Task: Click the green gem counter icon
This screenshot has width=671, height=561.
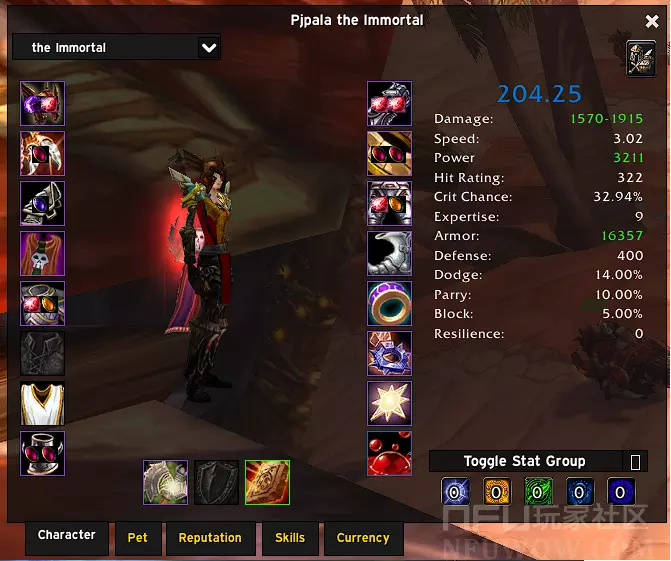Action: point(539,492)
